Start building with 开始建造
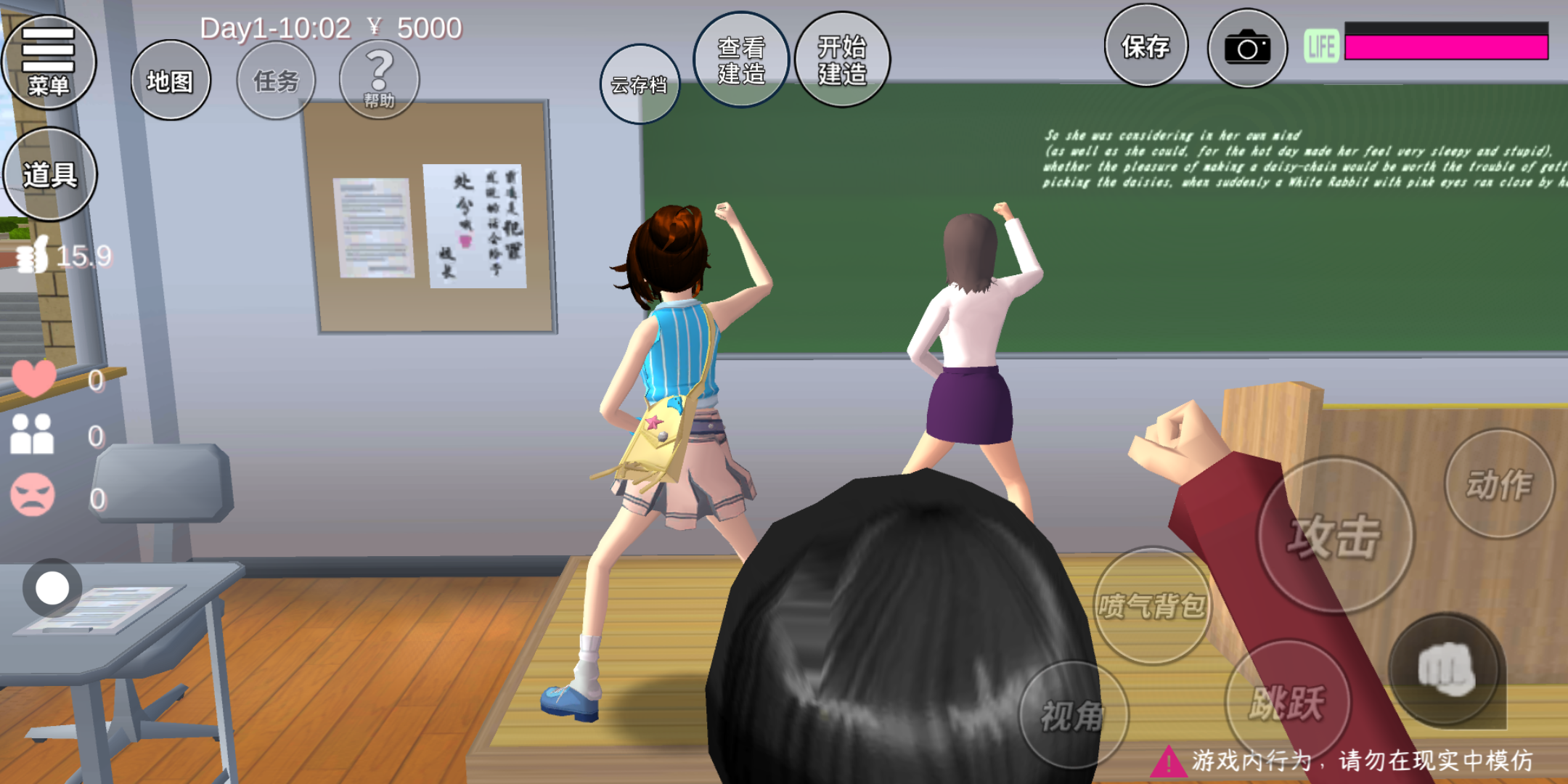Screen dimensions: 1568x784 click(x=842, y=60)
